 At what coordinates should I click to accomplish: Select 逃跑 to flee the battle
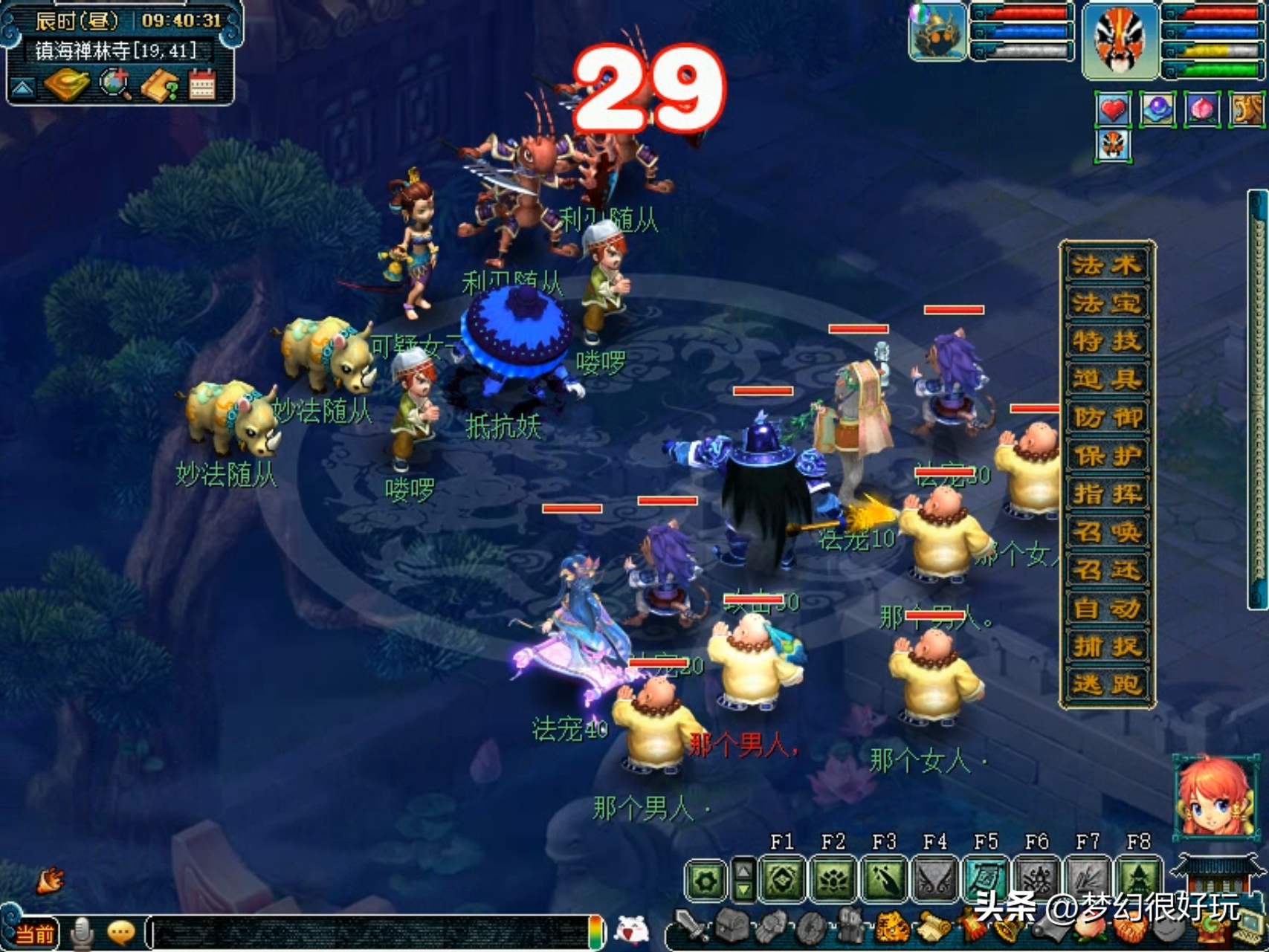1106,685
